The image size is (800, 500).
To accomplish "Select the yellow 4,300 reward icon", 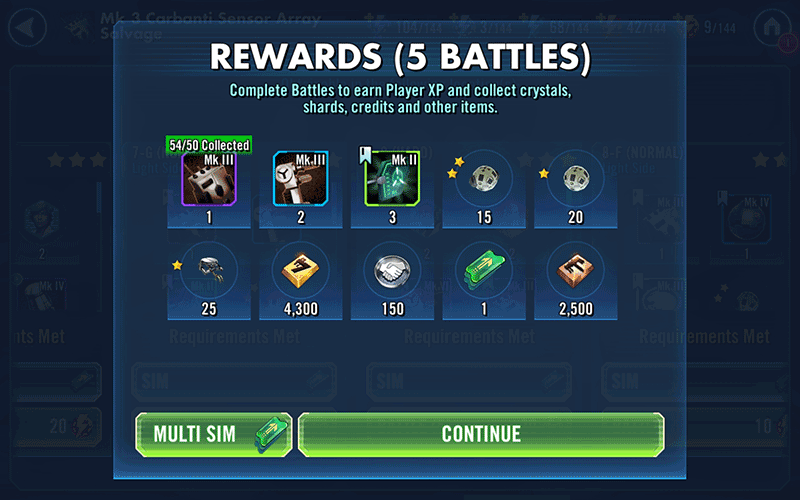I will point(301,270).
